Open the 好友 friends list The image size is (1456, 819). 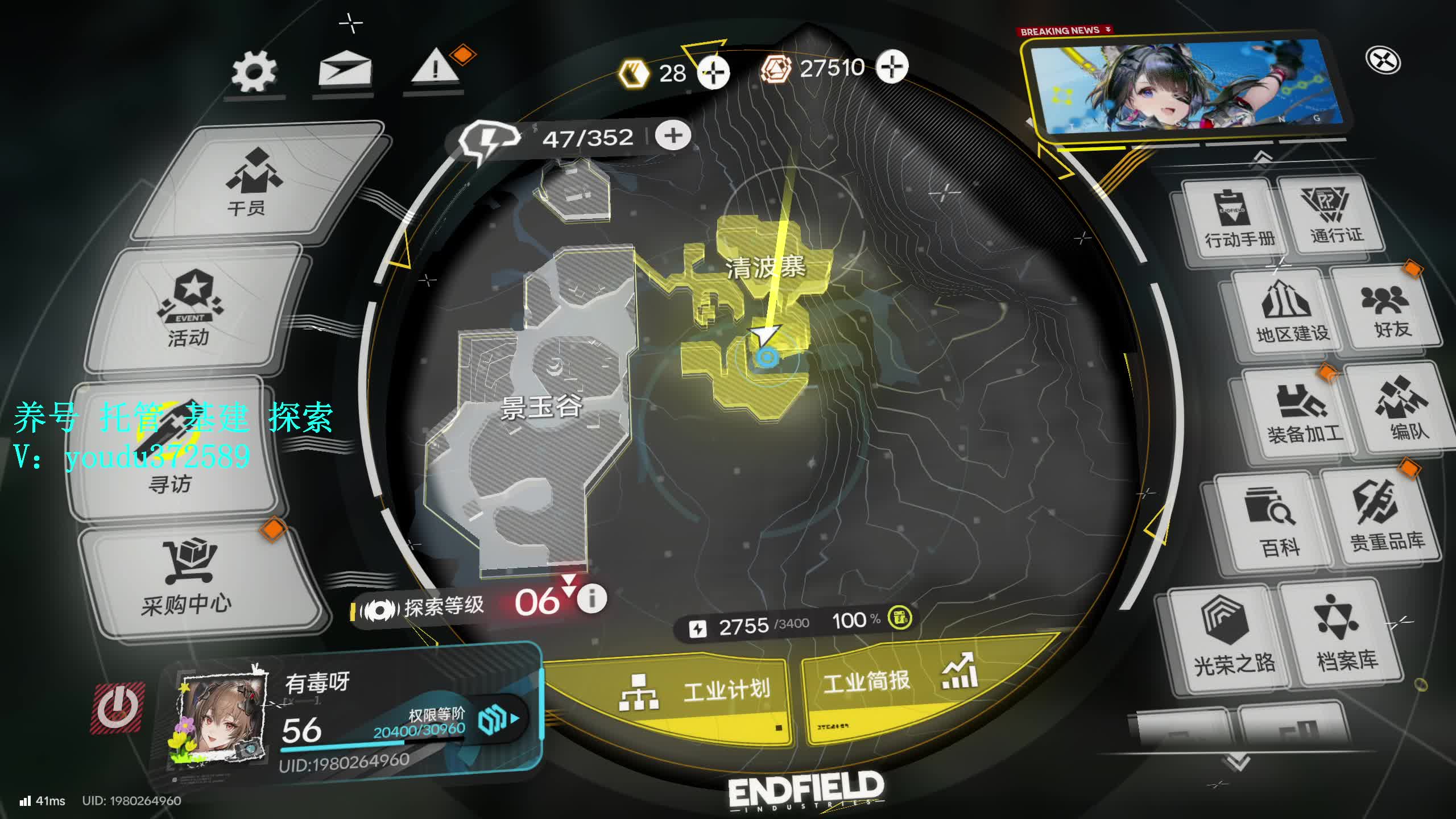[x=1388, y=310]
